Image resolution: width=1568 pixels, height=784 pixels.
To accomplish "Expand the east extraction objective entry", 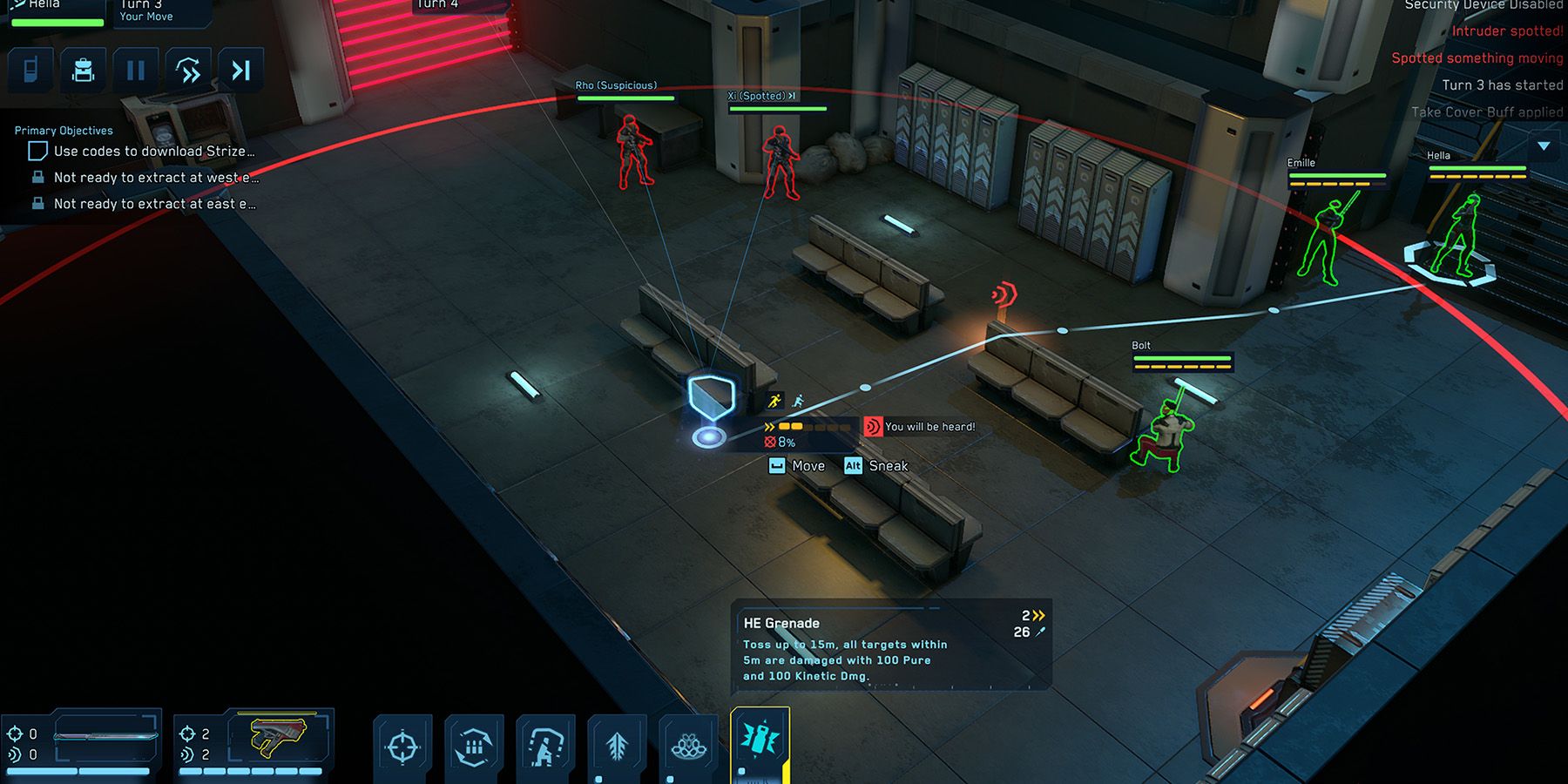I will click(x=153, y=204).
